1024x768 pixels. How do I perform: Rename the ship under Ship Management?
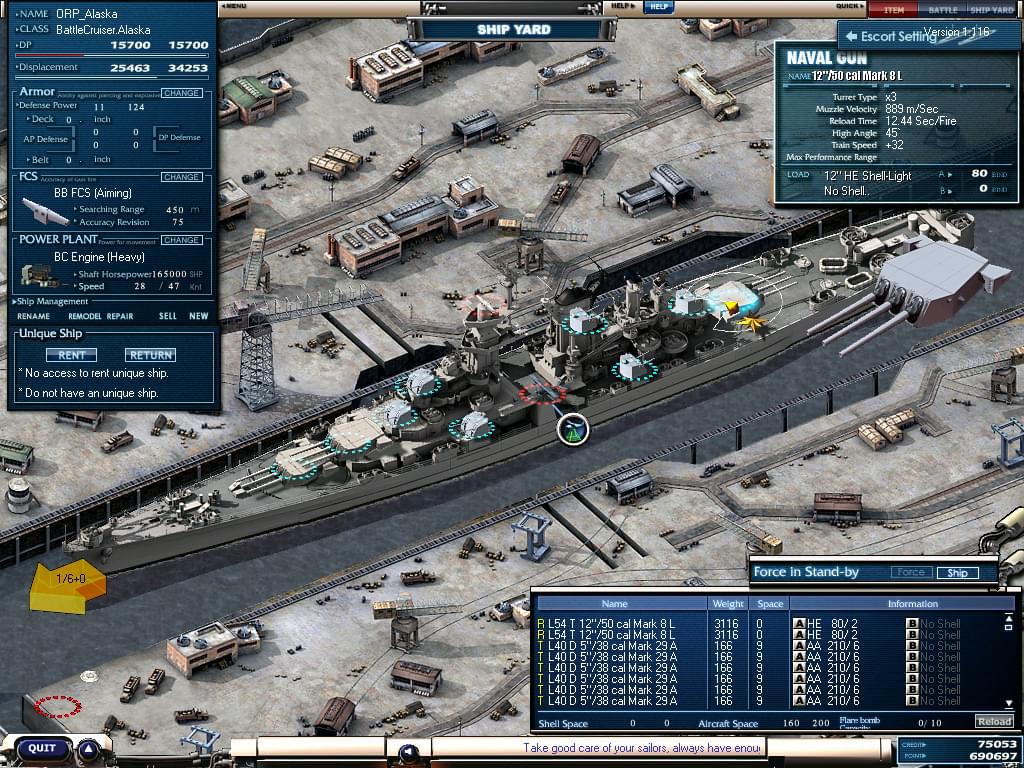pyautogui.click(x=33, y=316)
